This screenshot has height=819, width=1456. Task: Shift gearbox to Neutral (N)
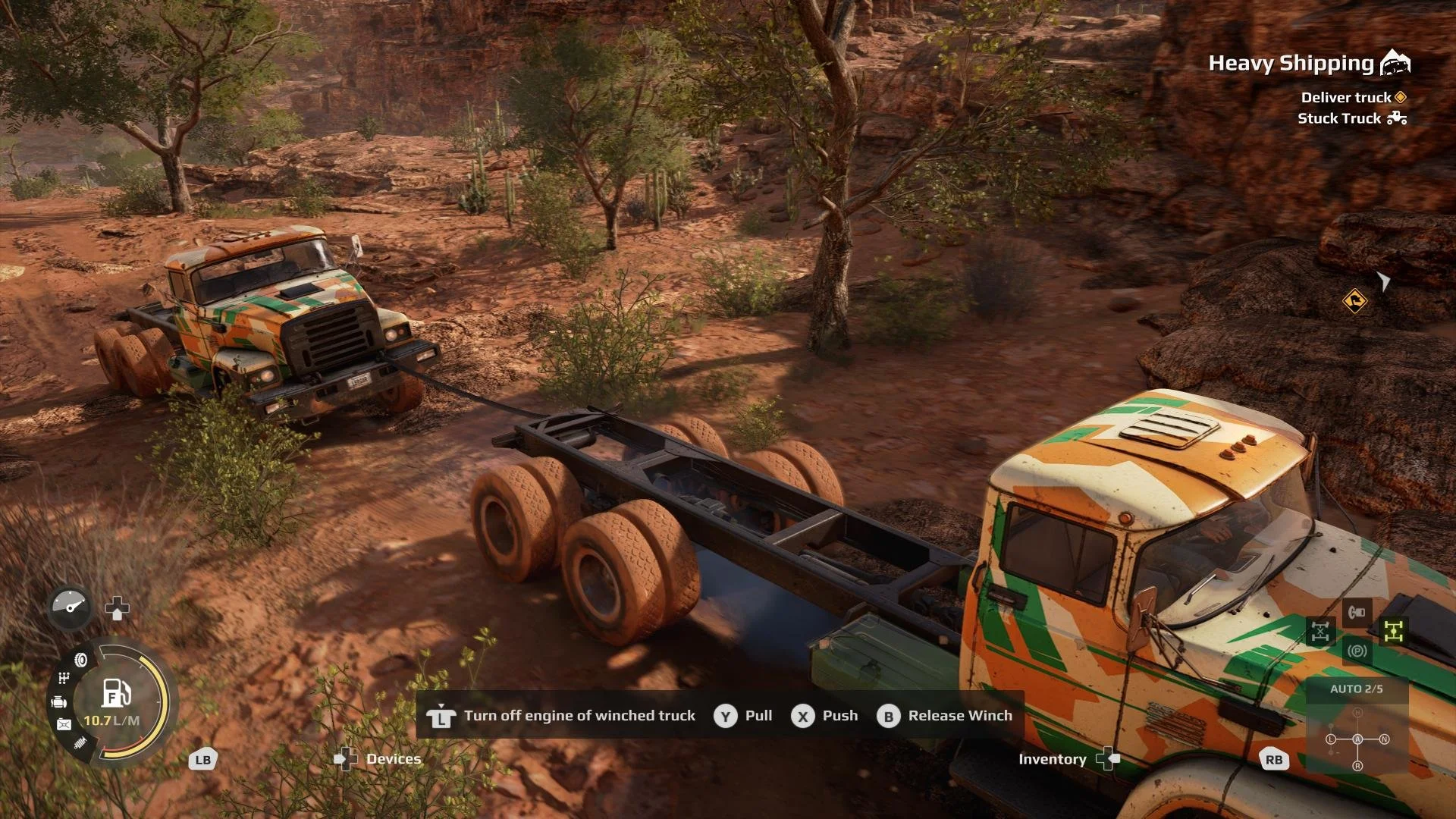pos(1384,739)
